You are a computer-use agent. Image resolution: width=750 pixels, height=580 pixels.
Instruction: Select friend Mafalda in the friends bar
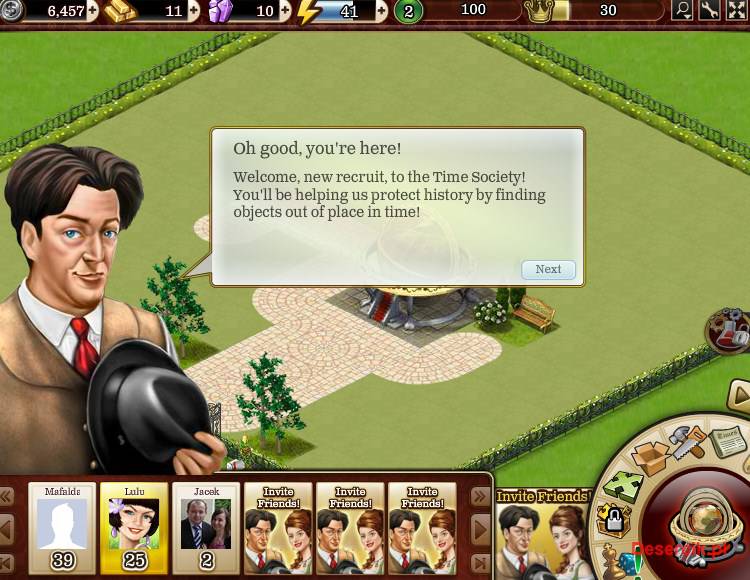tap(62, 527)
